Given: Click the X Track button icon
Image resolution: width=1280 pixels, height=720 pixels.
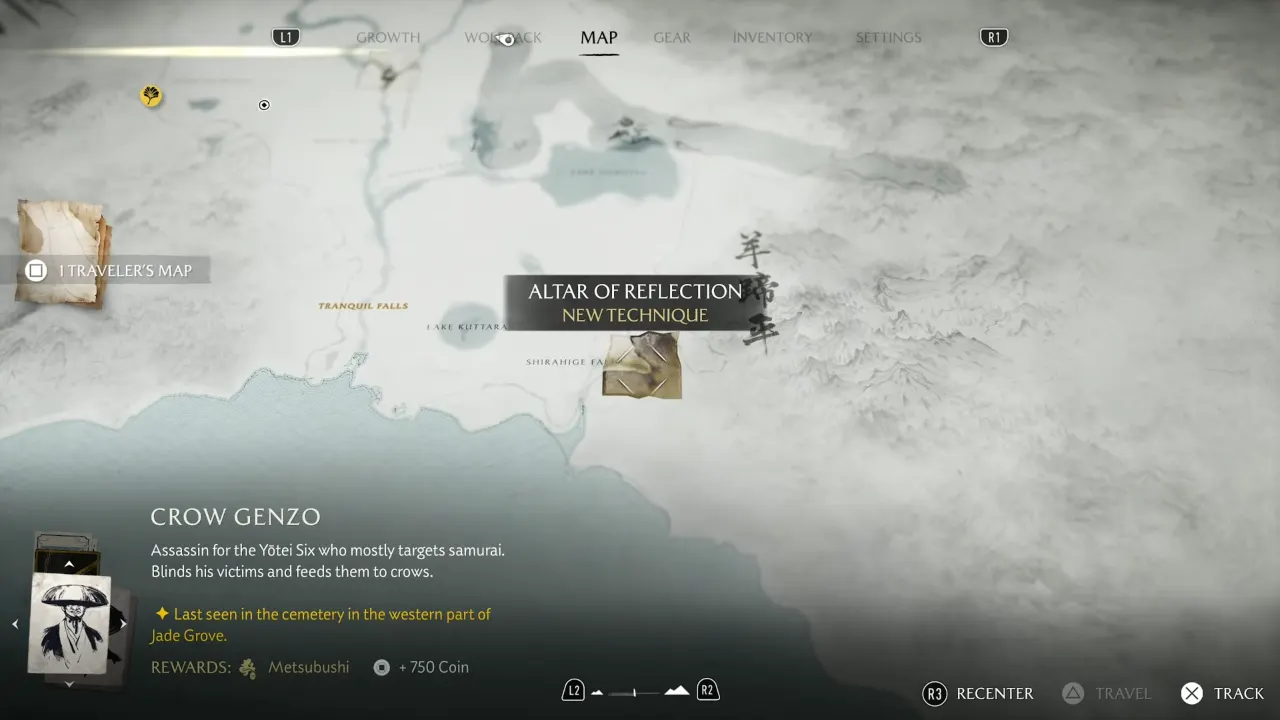Looking at the screenshot, I should pyautogui.click(x=1192, y=693).
